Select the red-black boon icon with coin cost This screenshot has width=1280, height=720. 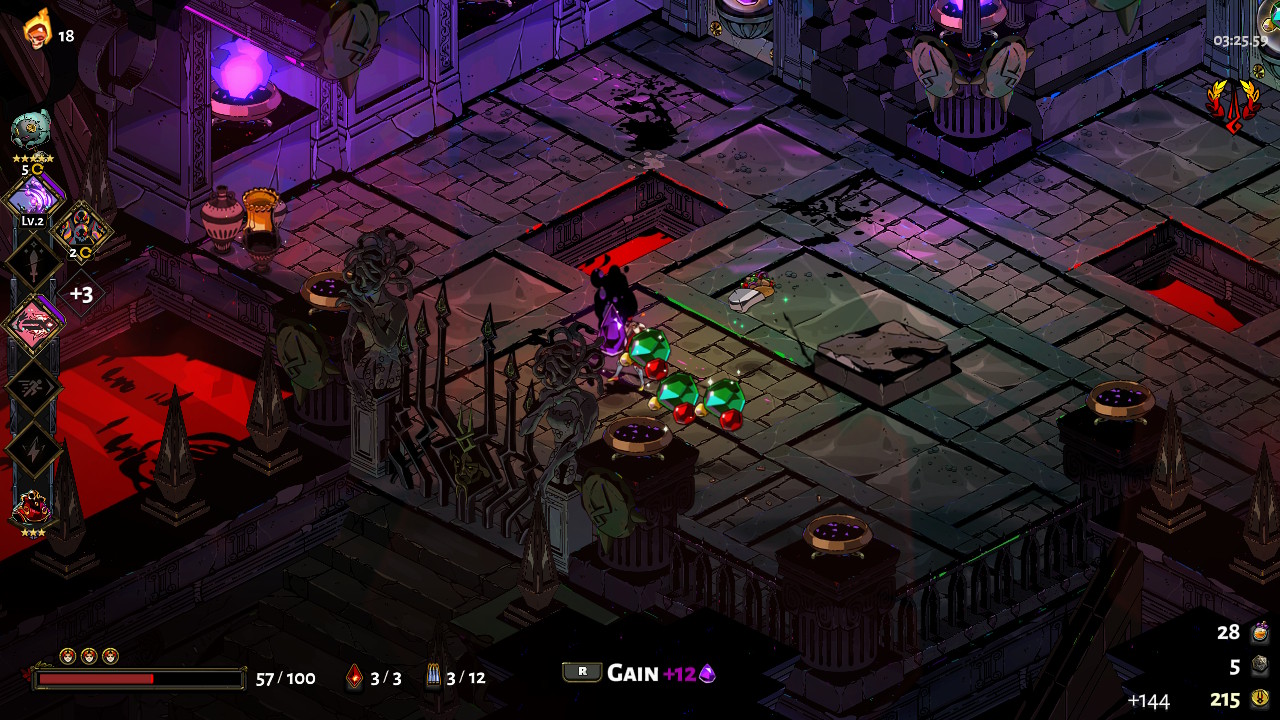click(80, 229)
